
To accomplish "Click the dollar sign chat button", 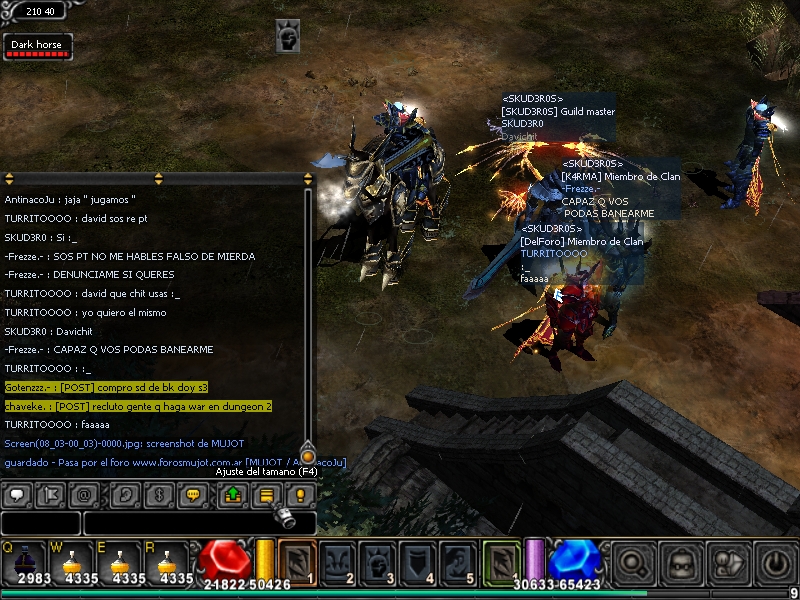I will [160, 494].
